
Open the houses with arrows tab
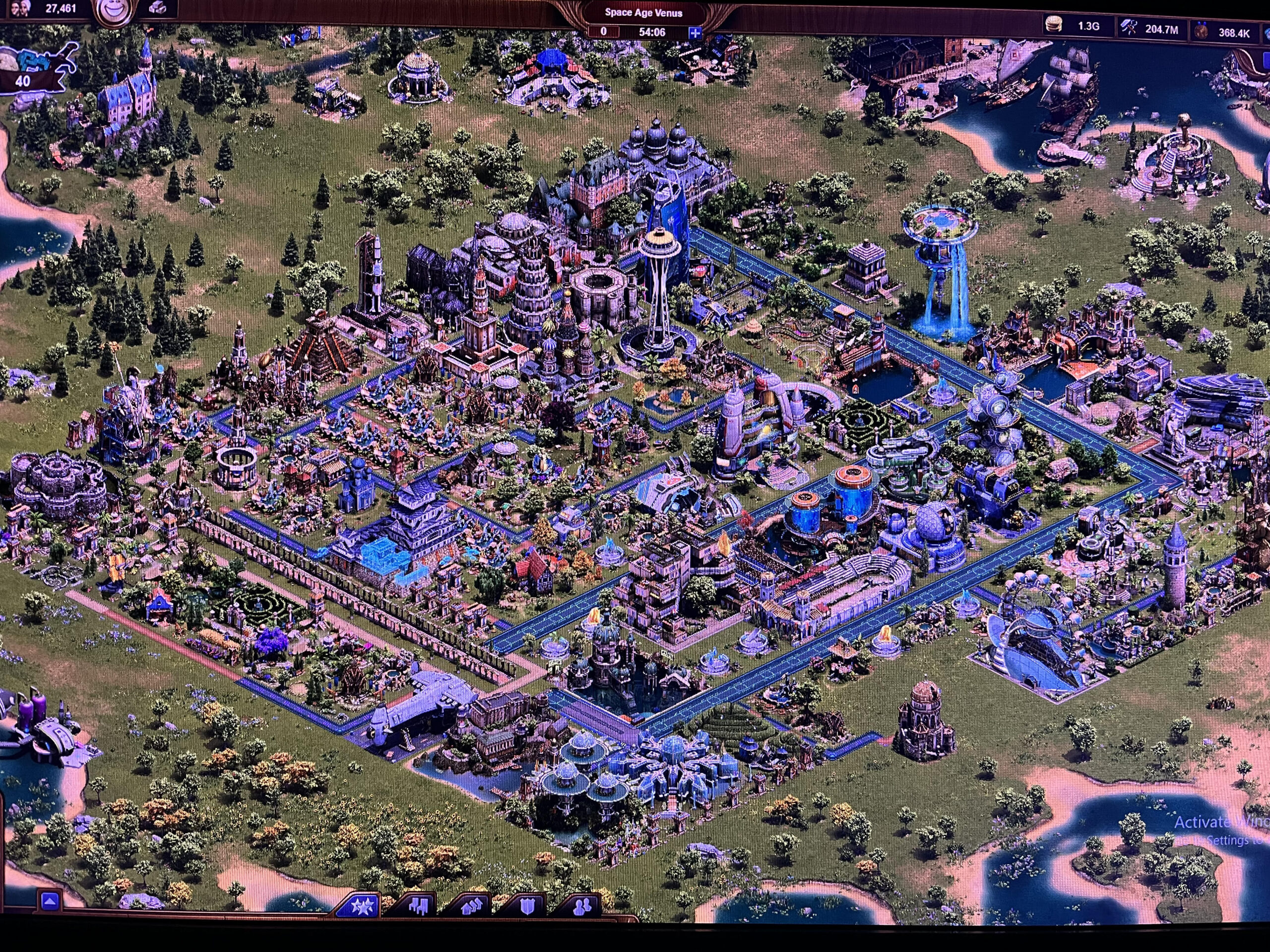pos(472,906)
